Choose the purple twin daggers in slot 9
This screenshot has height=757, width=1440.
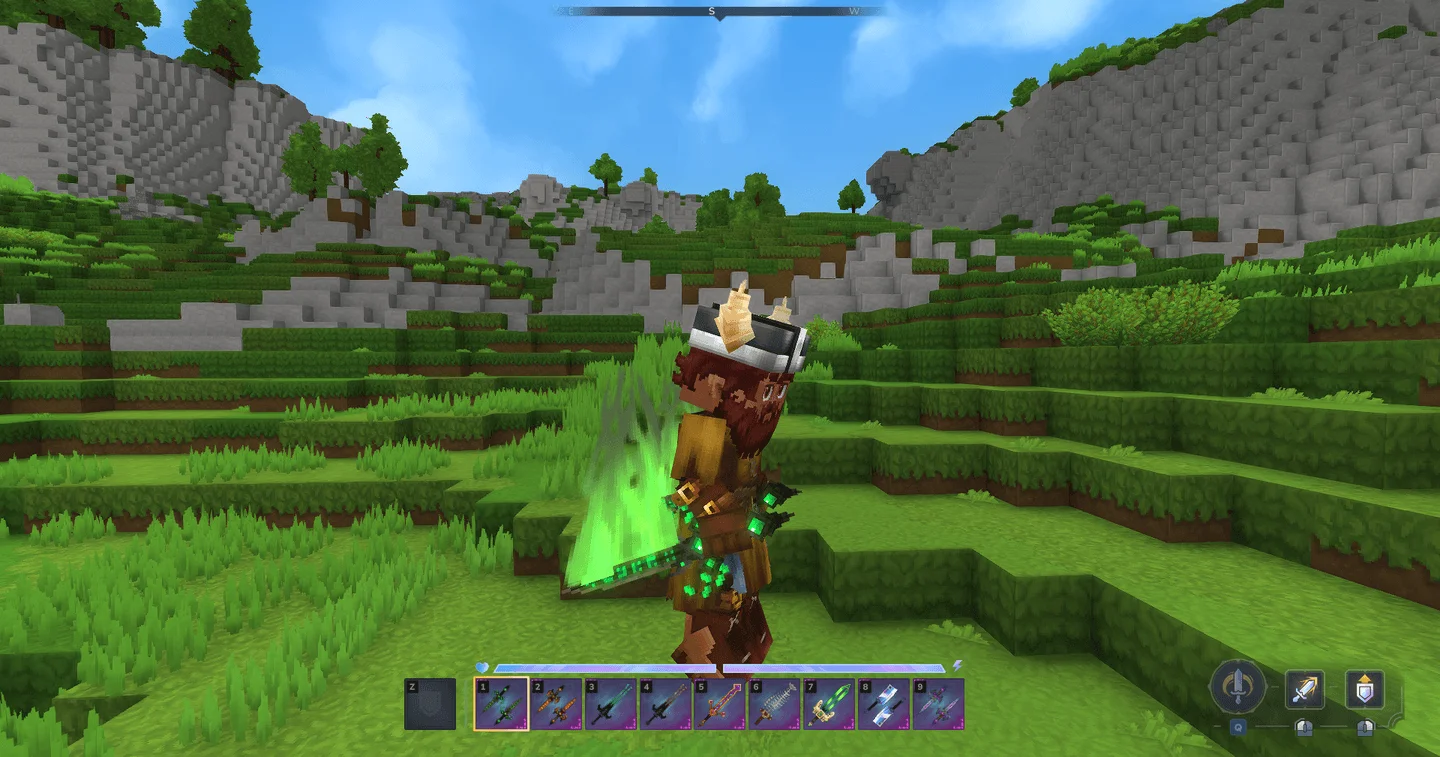click(x=938, y=704)
